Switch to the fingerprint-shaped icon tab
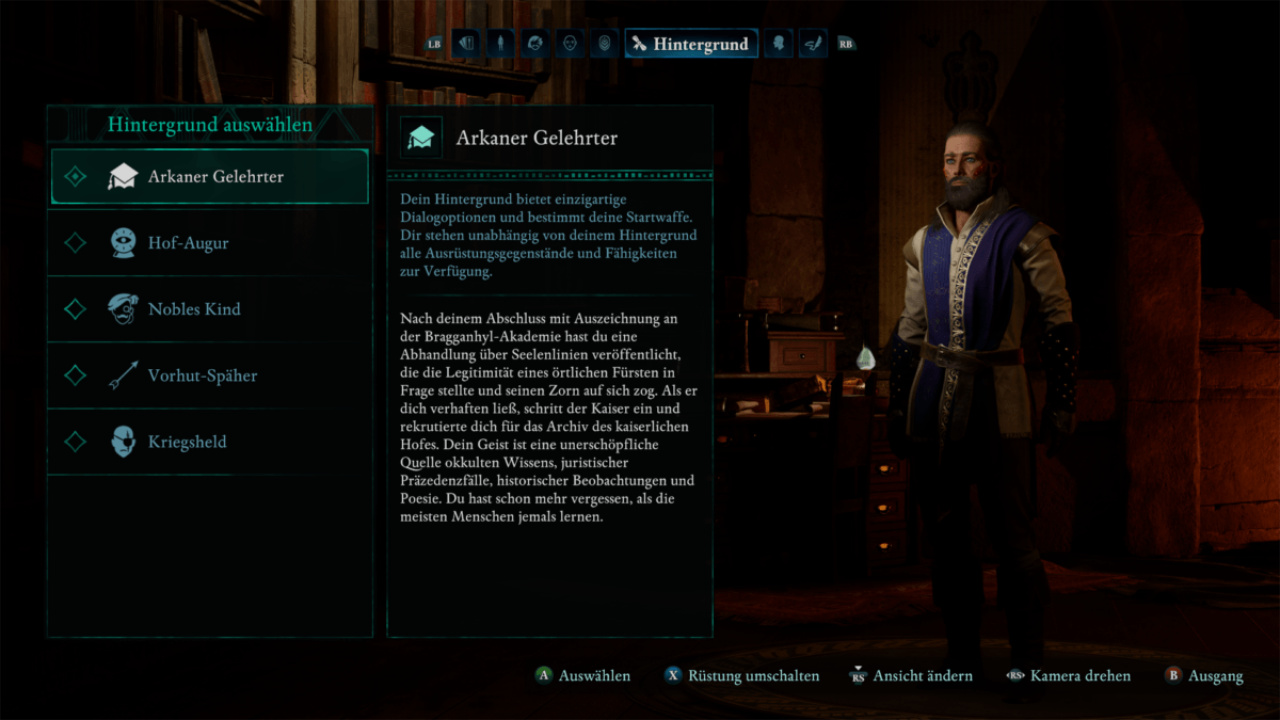Image resolution: width=1280 pixels, height=720 pixels. (604, 44)
